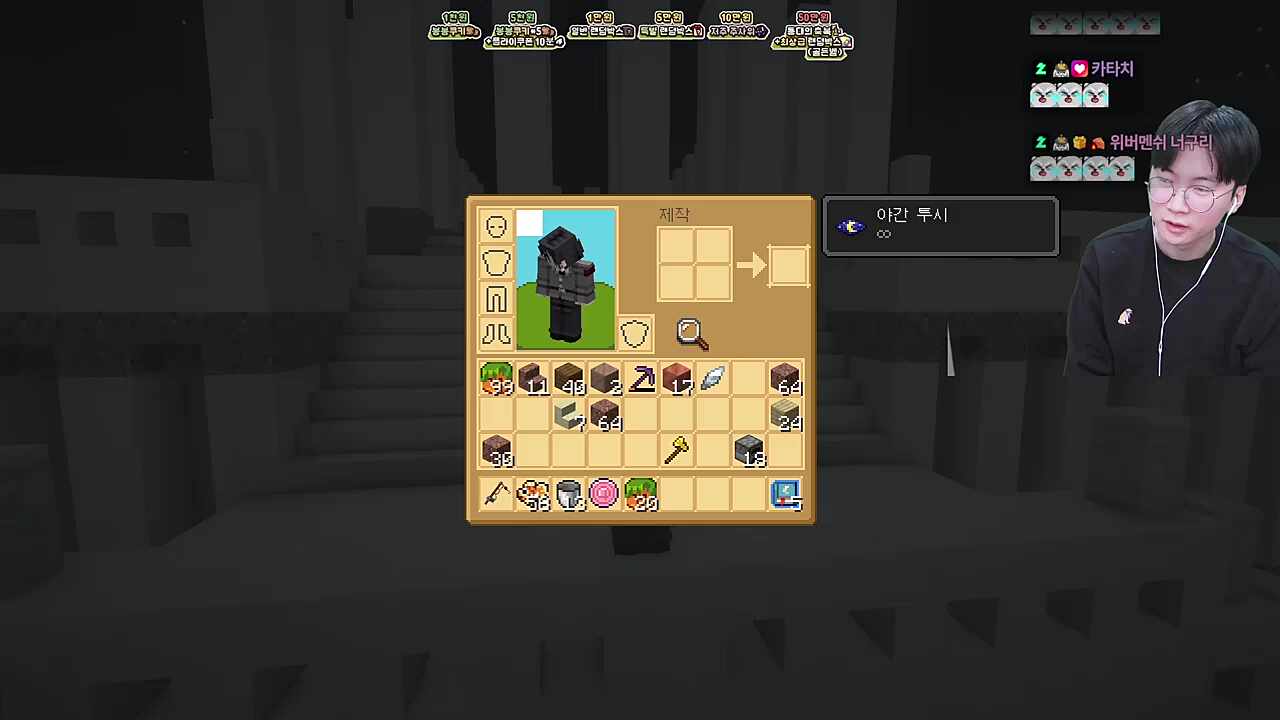The height and width of the screenshot is (720, 1280).
Task: Pick up the dark pickaxe
Action: 641,379
